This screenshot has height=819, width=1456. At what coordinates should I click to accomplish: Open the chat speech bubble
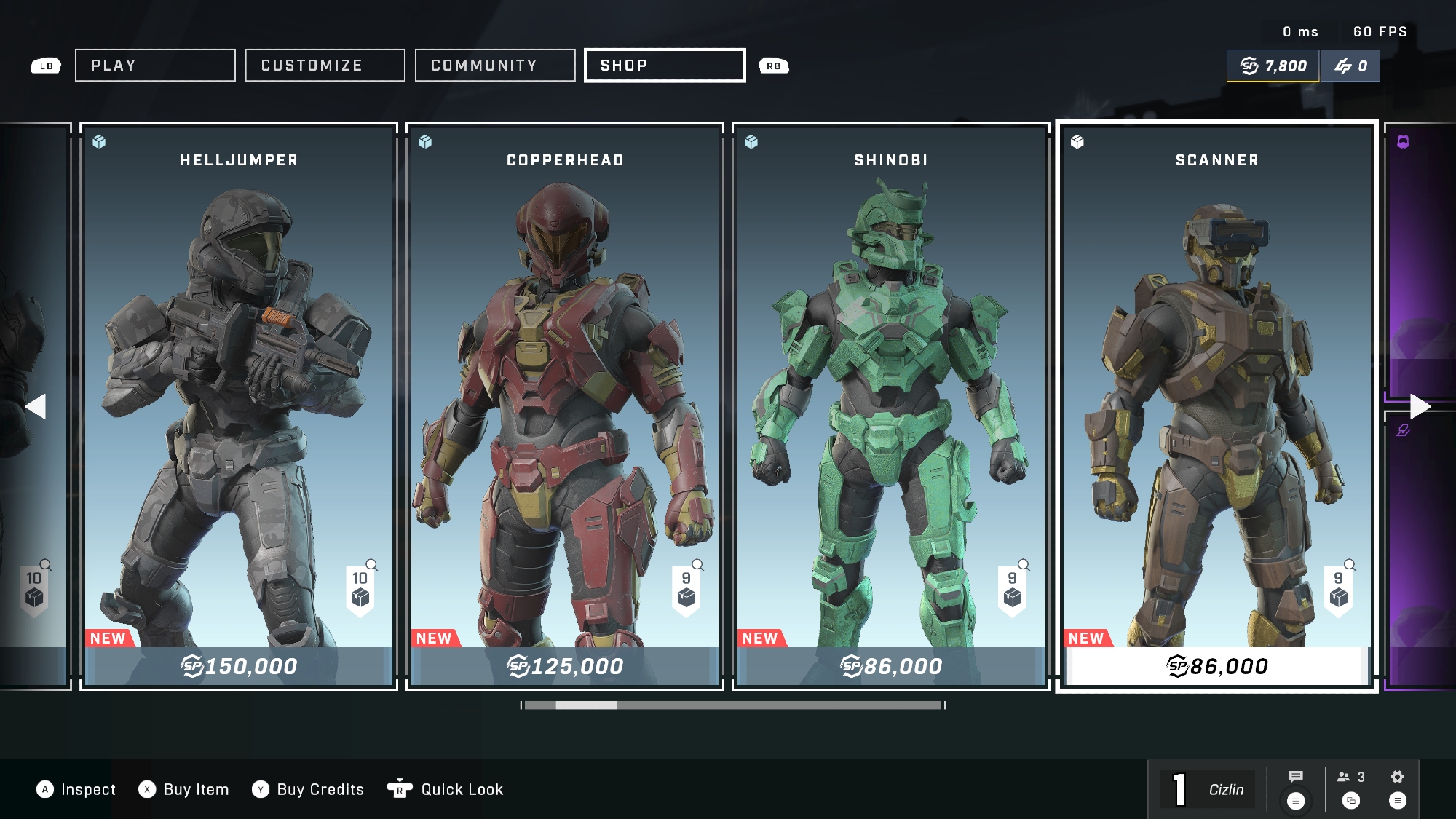click(x=1296, y=778)
